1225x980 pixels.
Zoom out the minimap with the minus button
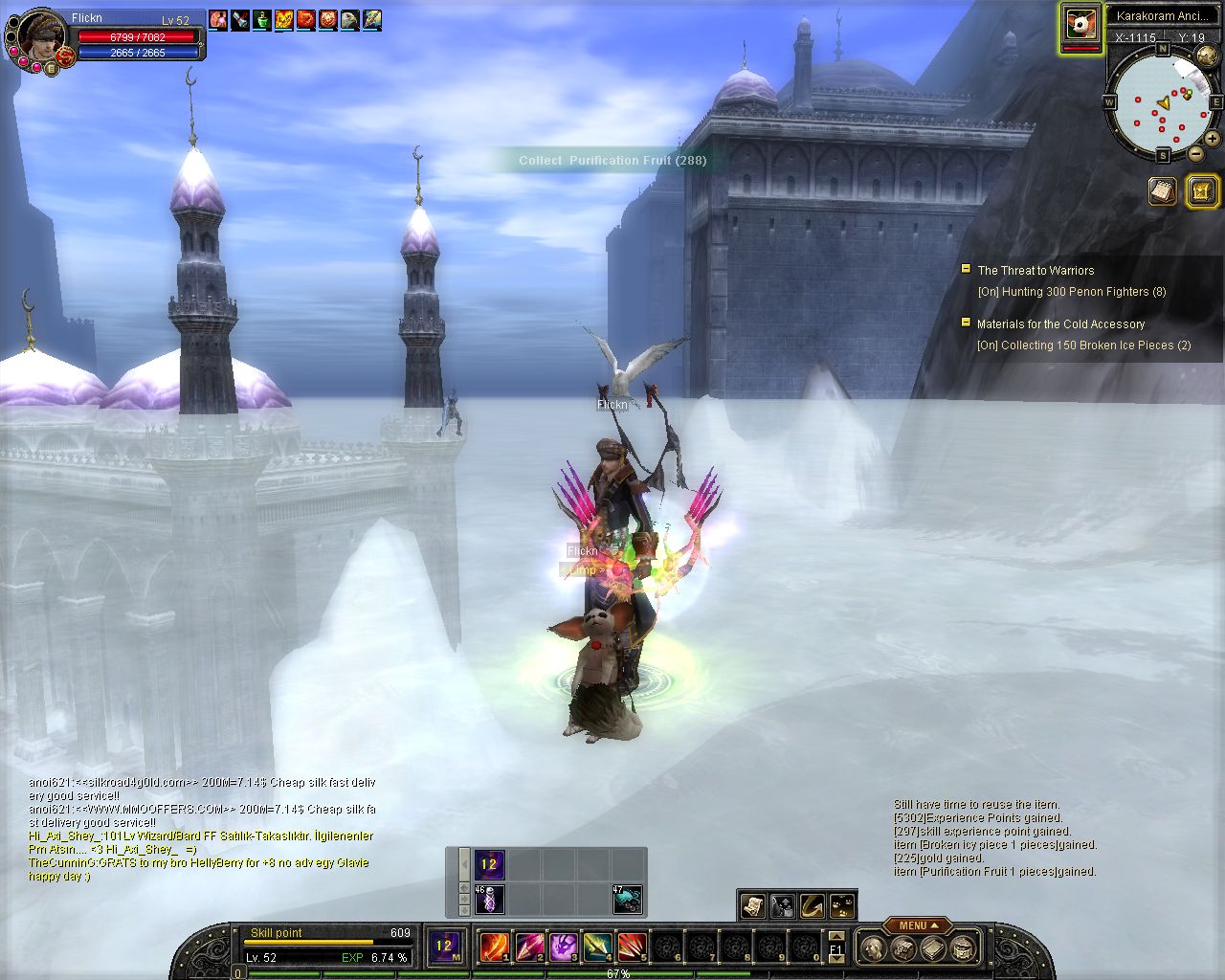click(x=1196, y=154)
